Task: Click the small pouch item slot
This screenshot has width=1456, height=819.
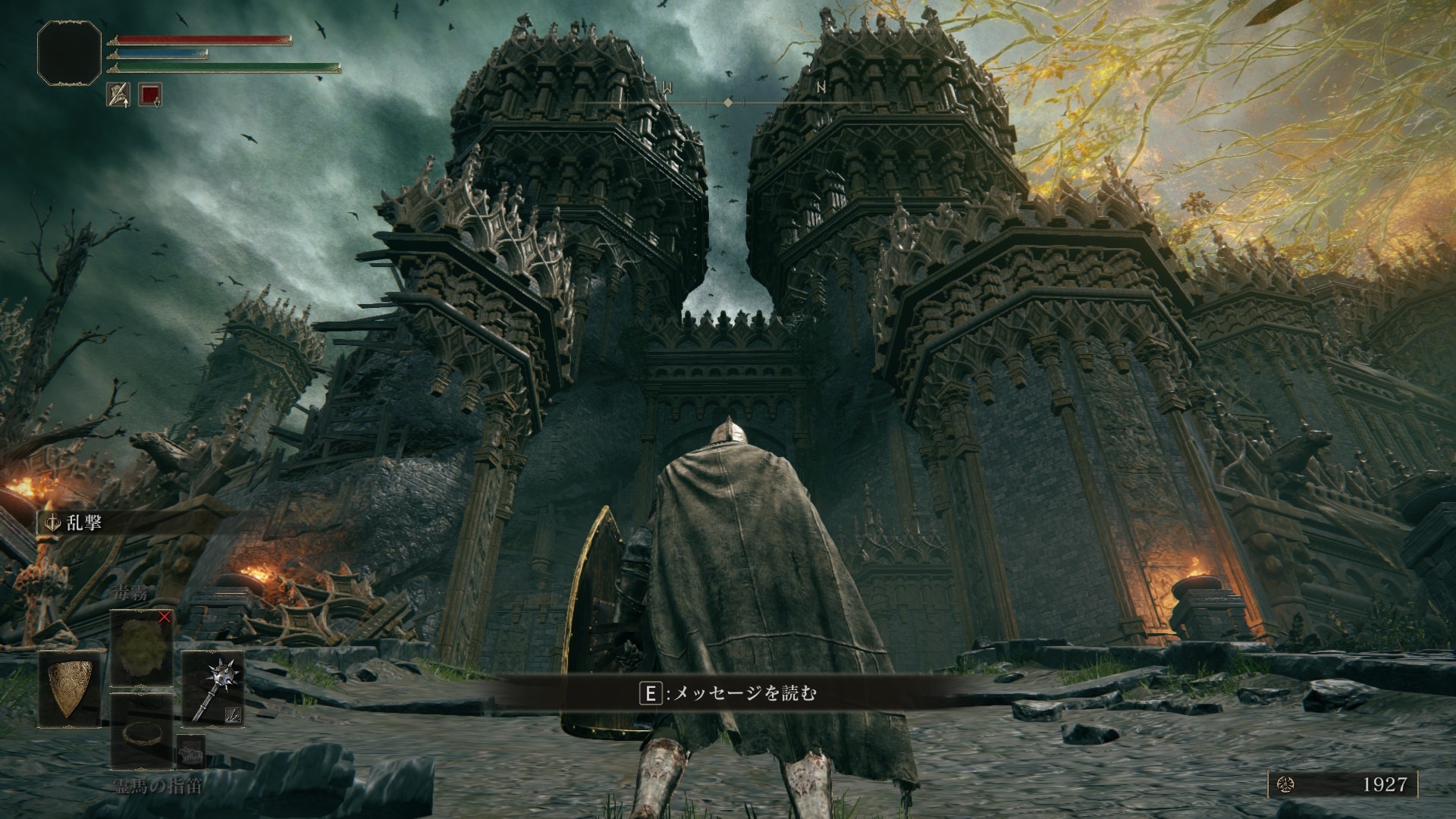Action: point(190,752)
